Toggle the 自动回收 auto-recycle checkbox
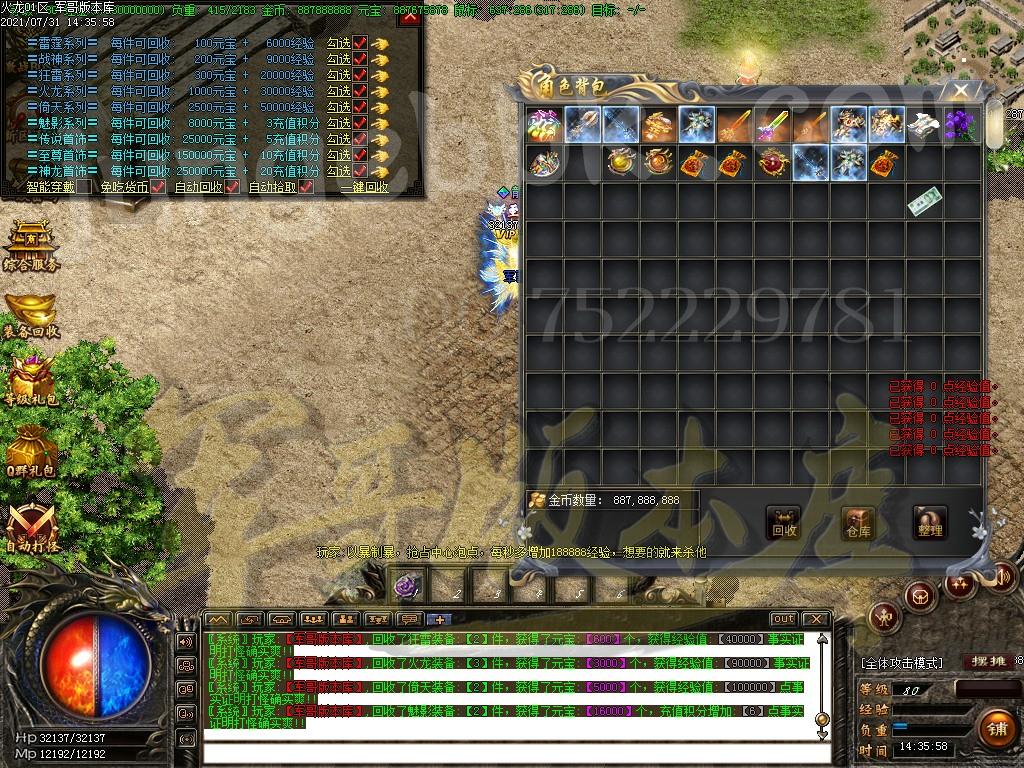 tap(232, 187)
